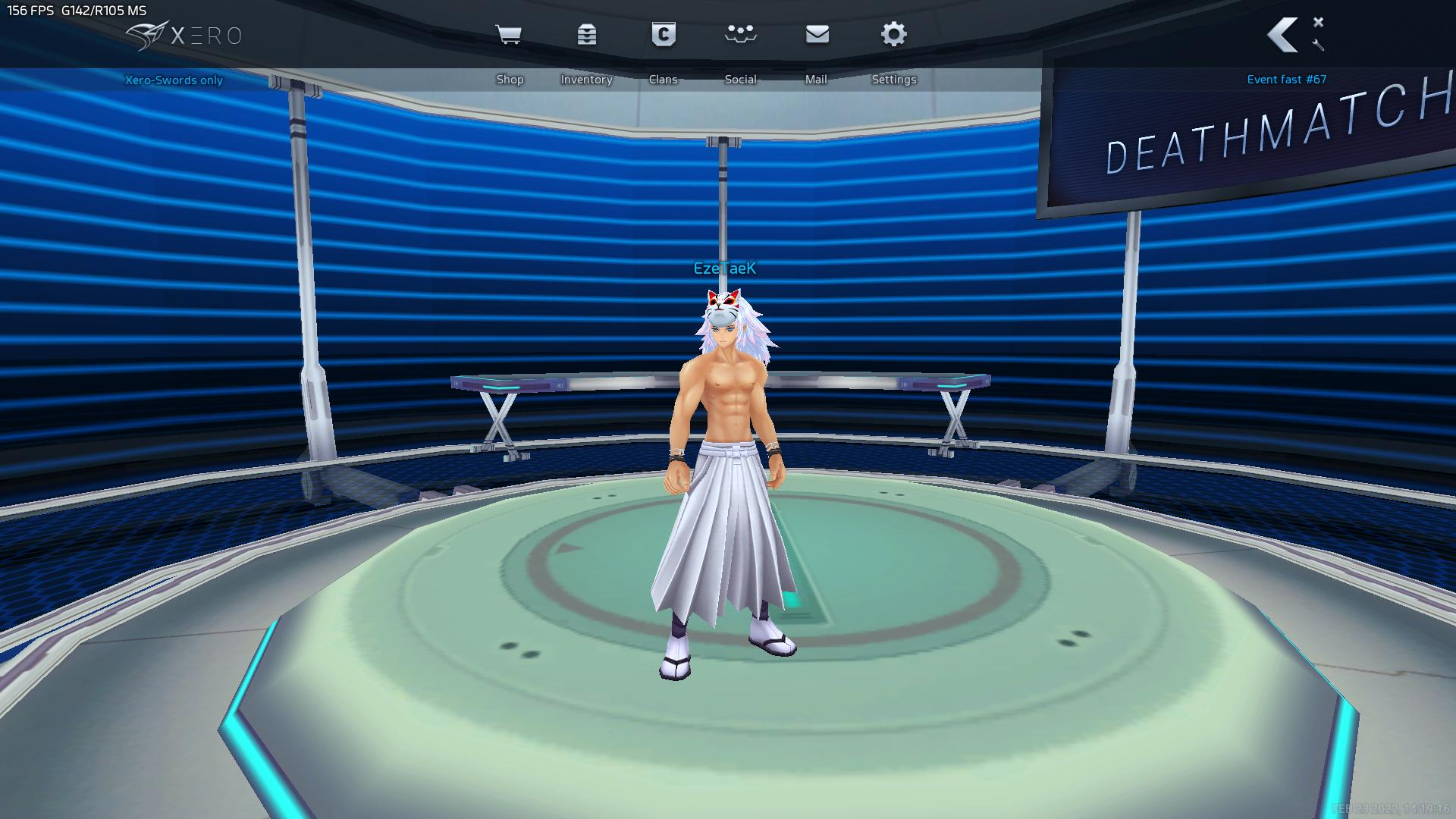The image size is (1456, 819).
Task: Show the Social panel
Action: 740,35
